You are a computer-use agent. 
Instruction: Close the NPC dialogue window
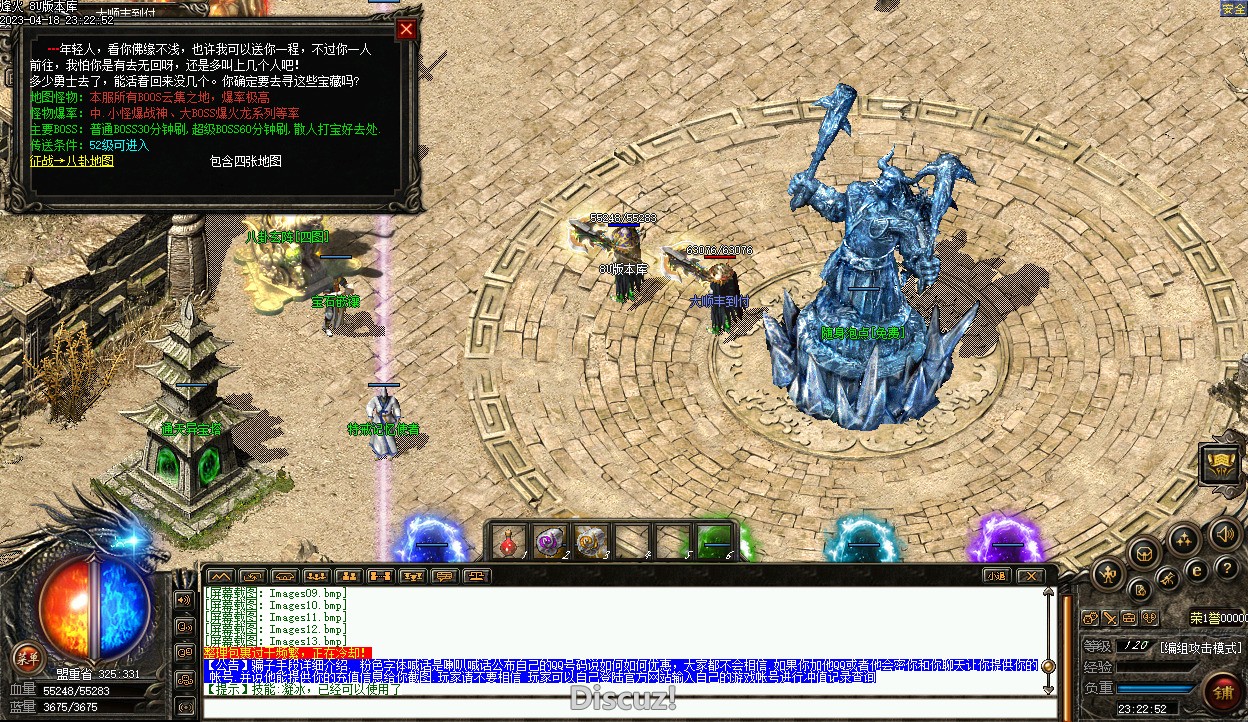point(406,30)
